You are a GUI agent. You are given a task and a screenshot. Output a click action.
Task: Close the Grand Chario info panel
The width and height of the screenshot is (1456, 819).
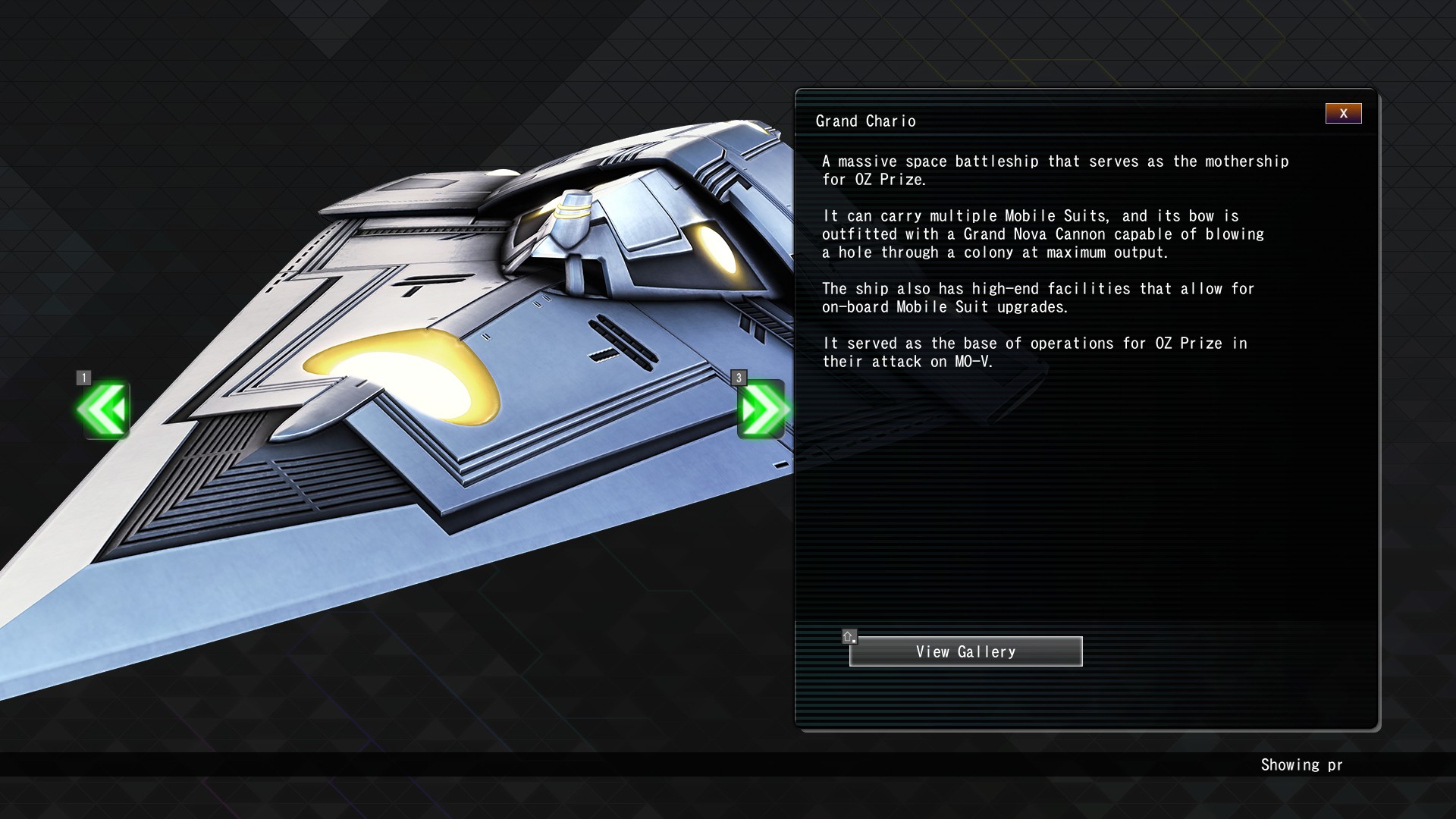coord(1343,114)
